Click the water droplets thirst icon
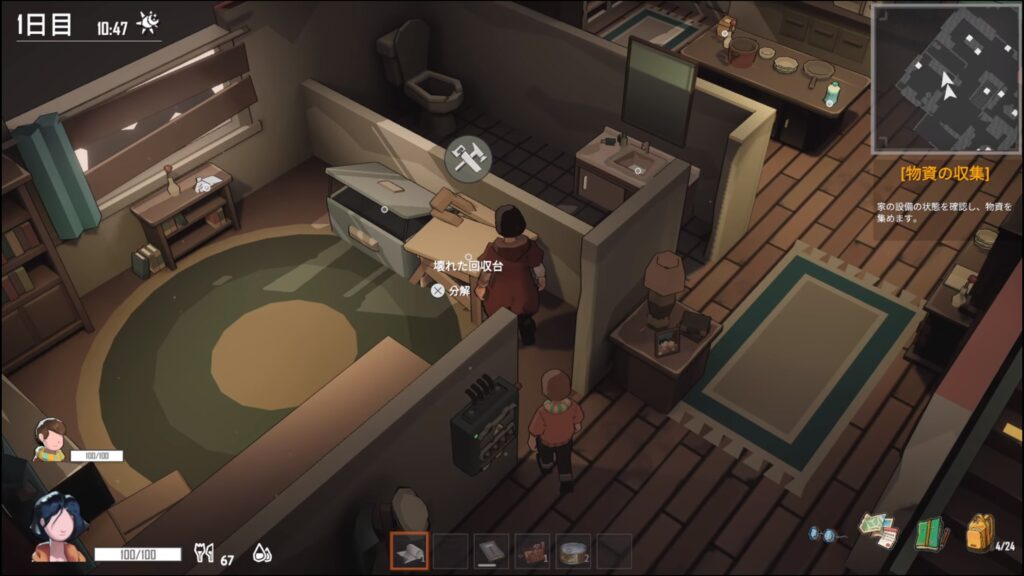1024x576 pixels. [x=261, y=553]
